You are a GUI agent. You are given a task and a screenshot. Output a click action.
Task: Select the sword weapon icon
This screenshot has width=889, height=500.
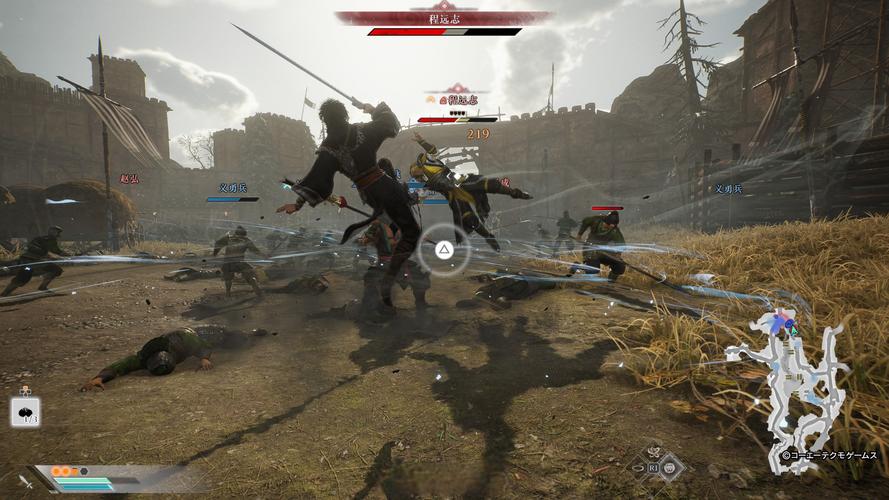[x=25, y=481]
